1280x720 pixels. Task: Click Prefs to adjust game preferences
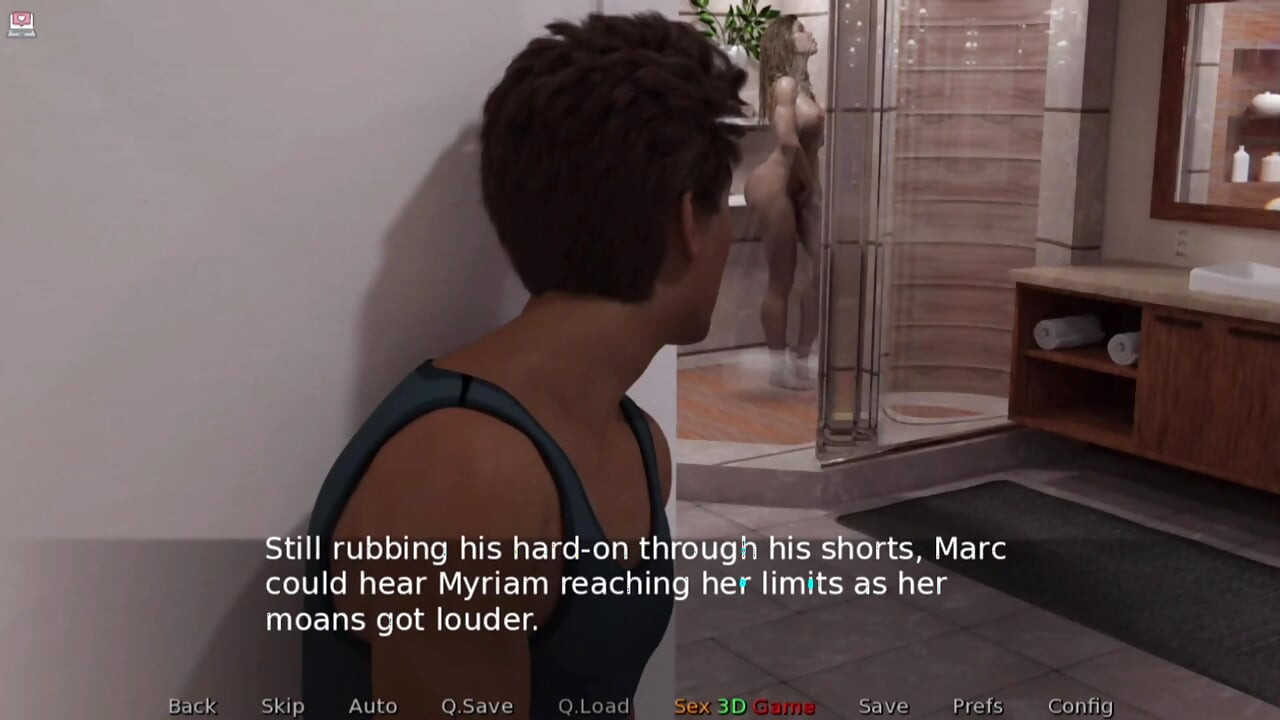(x=977, y=705)
